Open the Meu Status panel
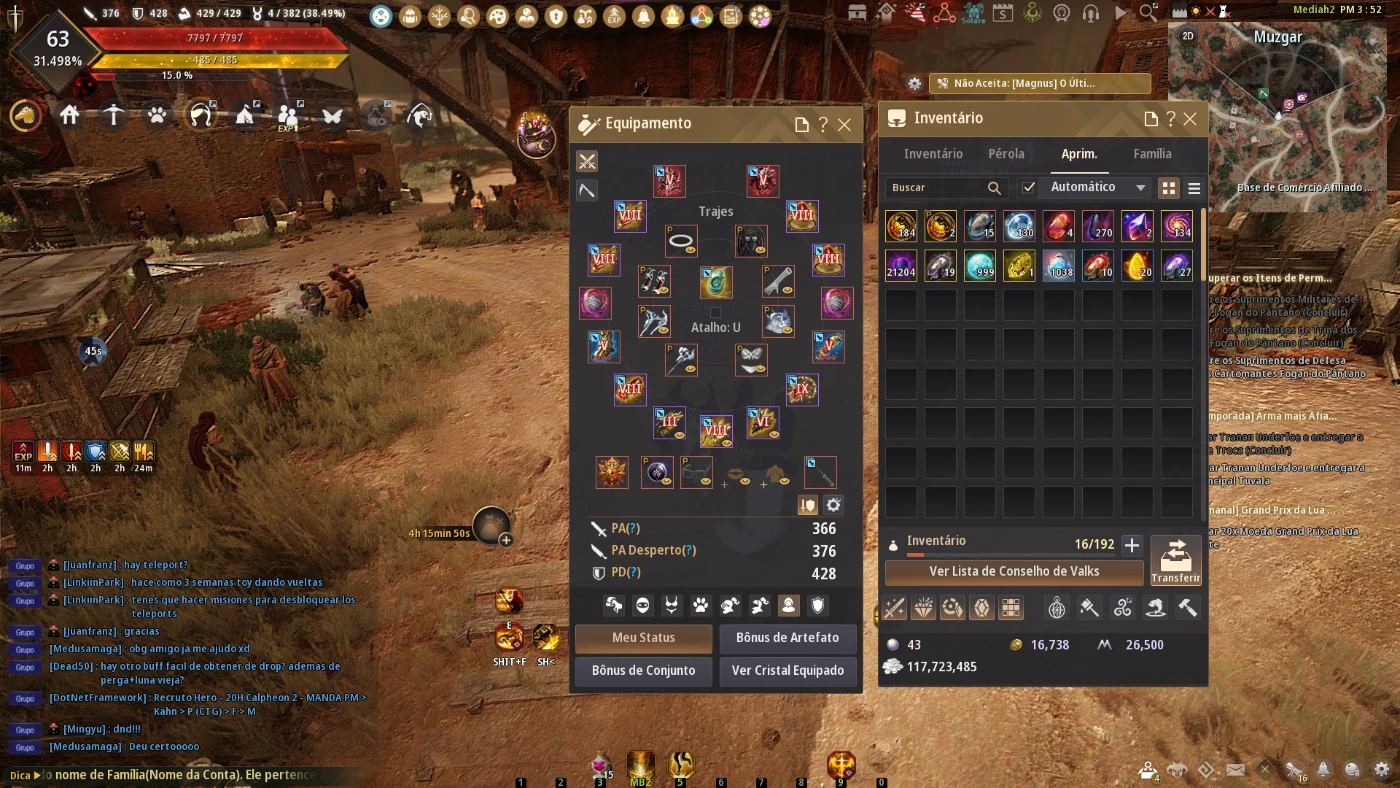Image resolution: width=1400 pixels, height=788 pixels. pos(643,638)
